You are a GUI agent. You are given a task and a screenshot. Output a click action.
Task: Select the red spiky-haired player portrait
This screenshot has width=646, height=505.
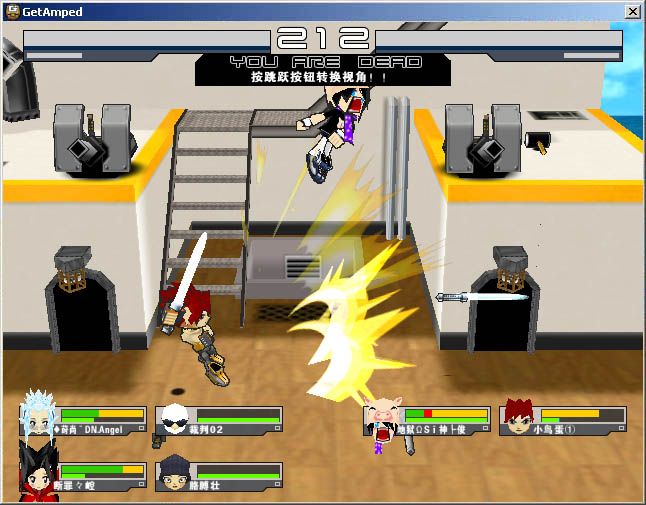click(518, 414)
